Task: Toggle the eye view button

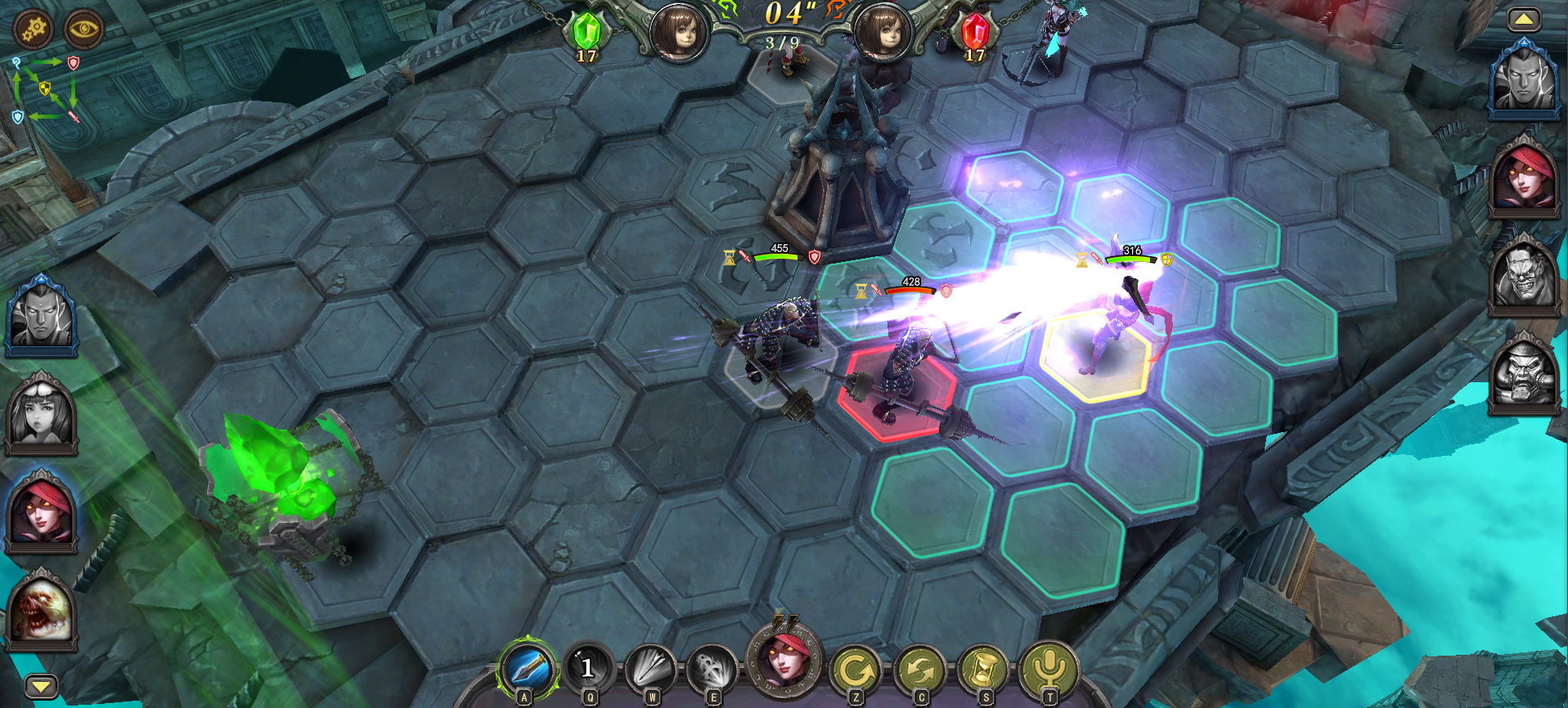Action: point(83,29)
